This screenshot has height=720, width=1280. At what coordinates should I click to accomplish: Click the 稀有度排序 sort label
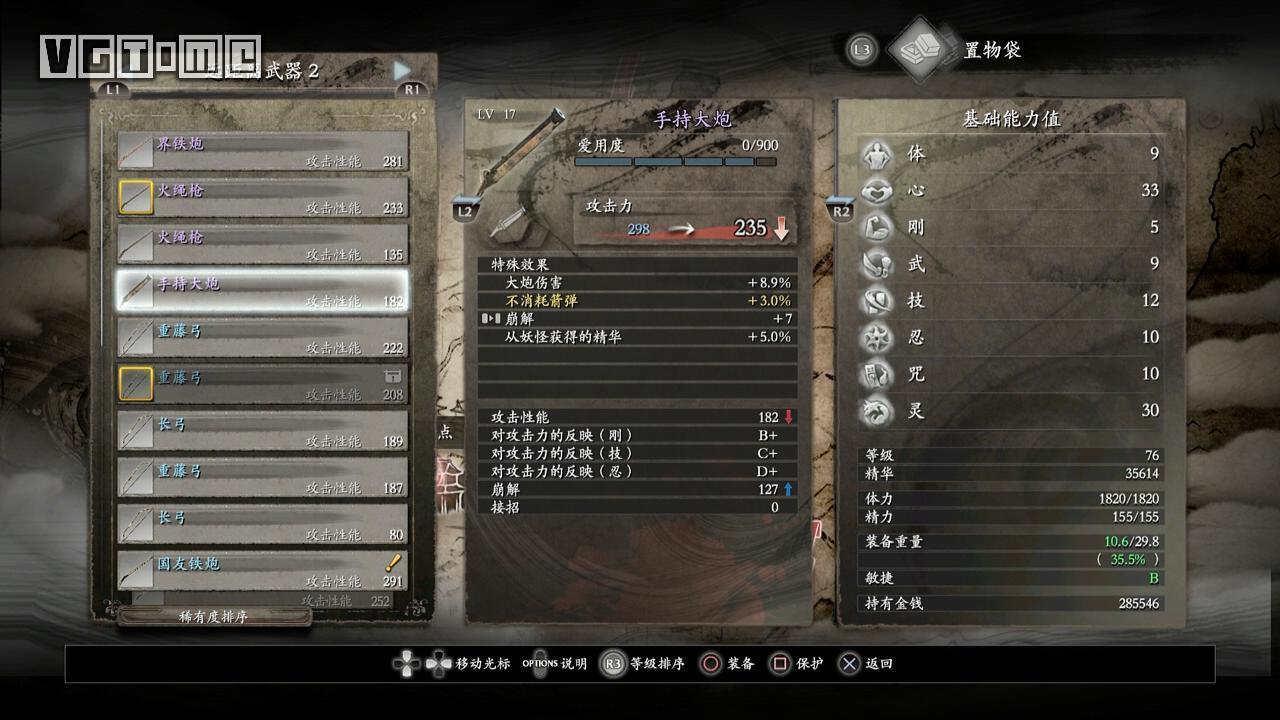tap(213, 617)
